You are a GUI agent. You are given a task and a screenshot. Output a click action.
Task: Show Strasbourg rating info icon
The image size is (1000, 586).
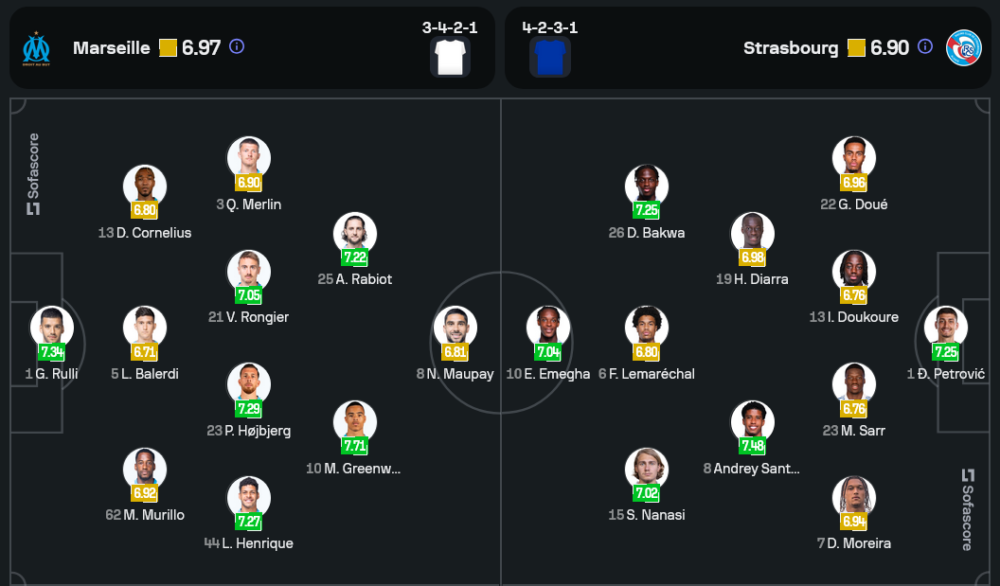tap(925, 47)
